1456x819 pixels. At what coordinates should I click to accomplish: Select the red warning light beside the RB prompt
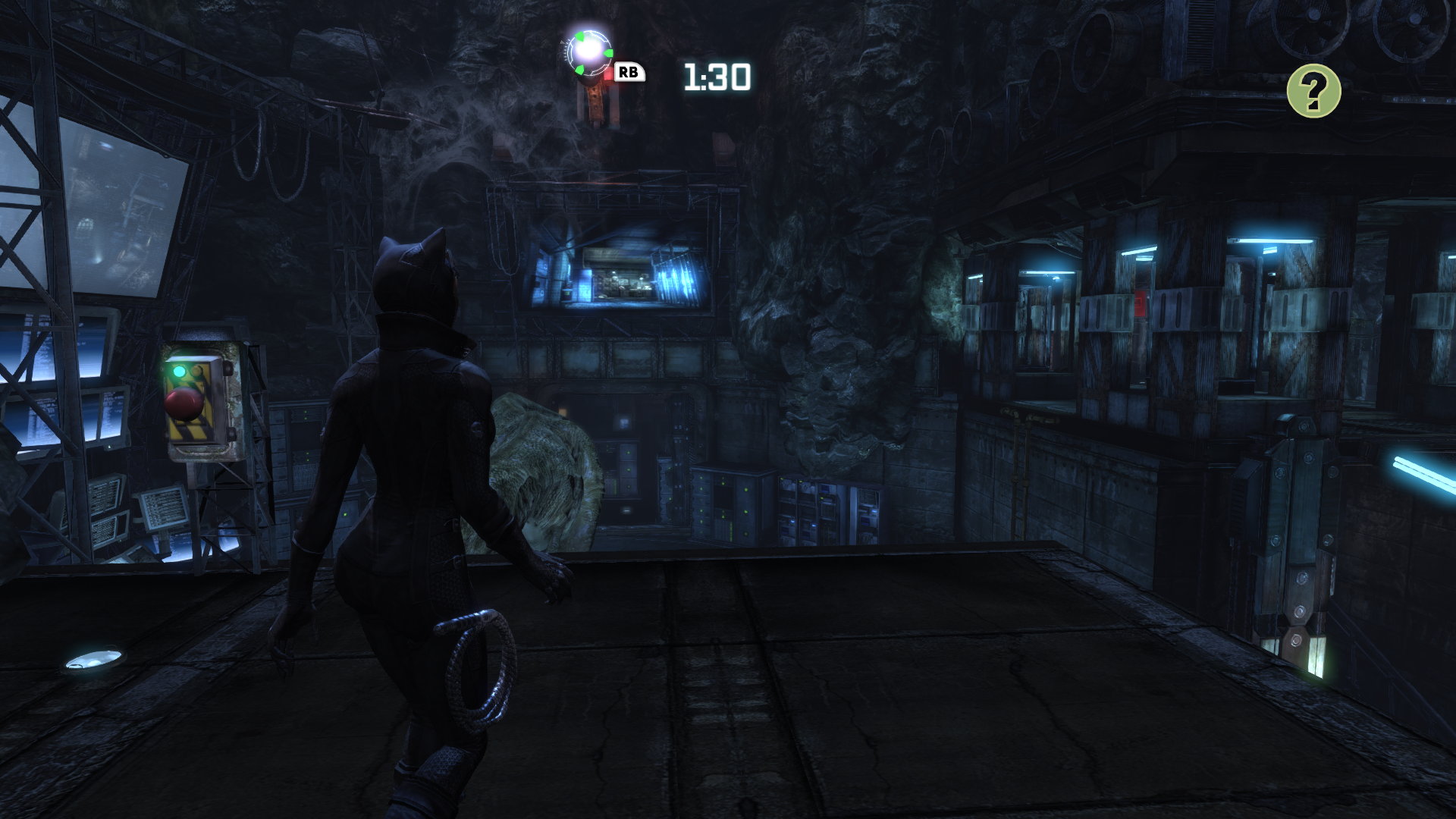(609, 74)
